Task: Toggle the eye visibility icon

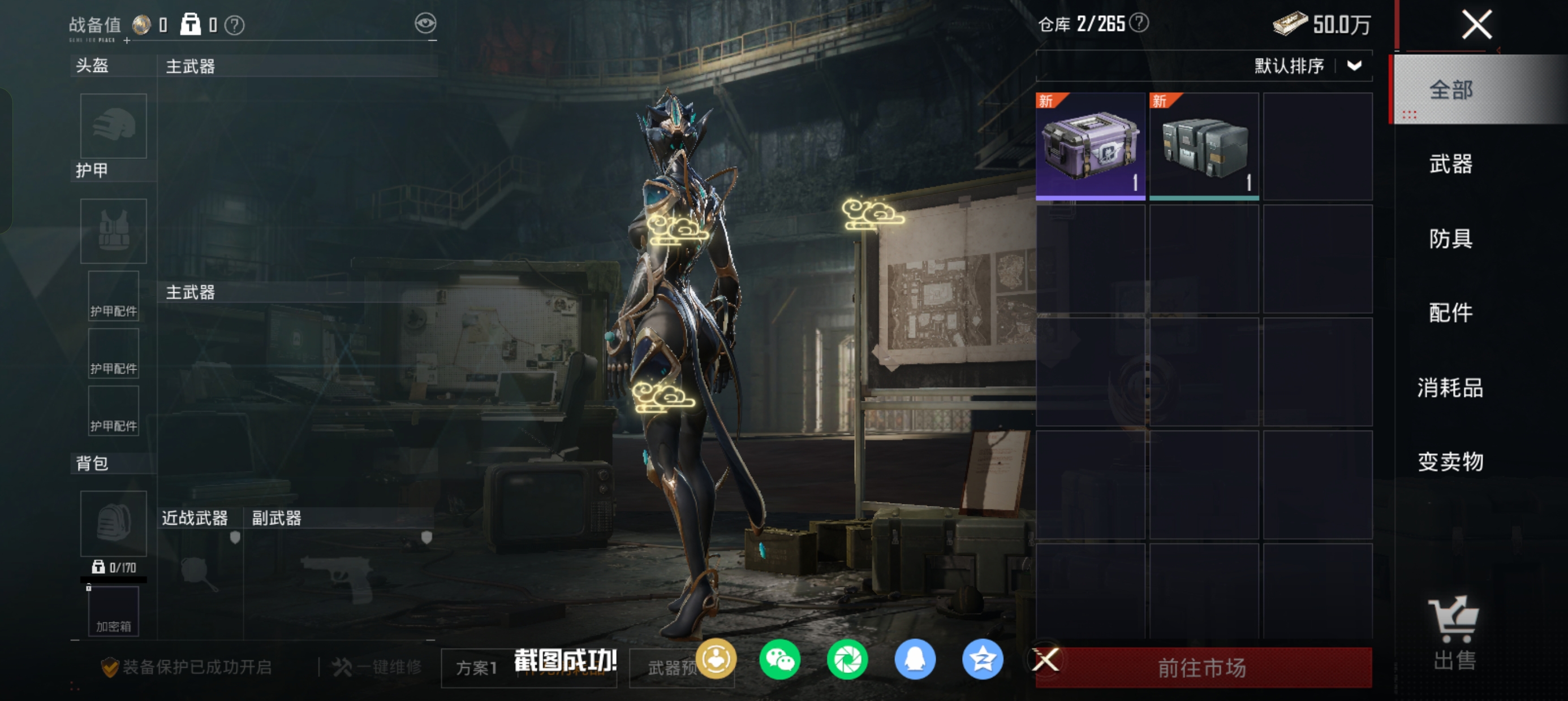Action: [425, 24]
